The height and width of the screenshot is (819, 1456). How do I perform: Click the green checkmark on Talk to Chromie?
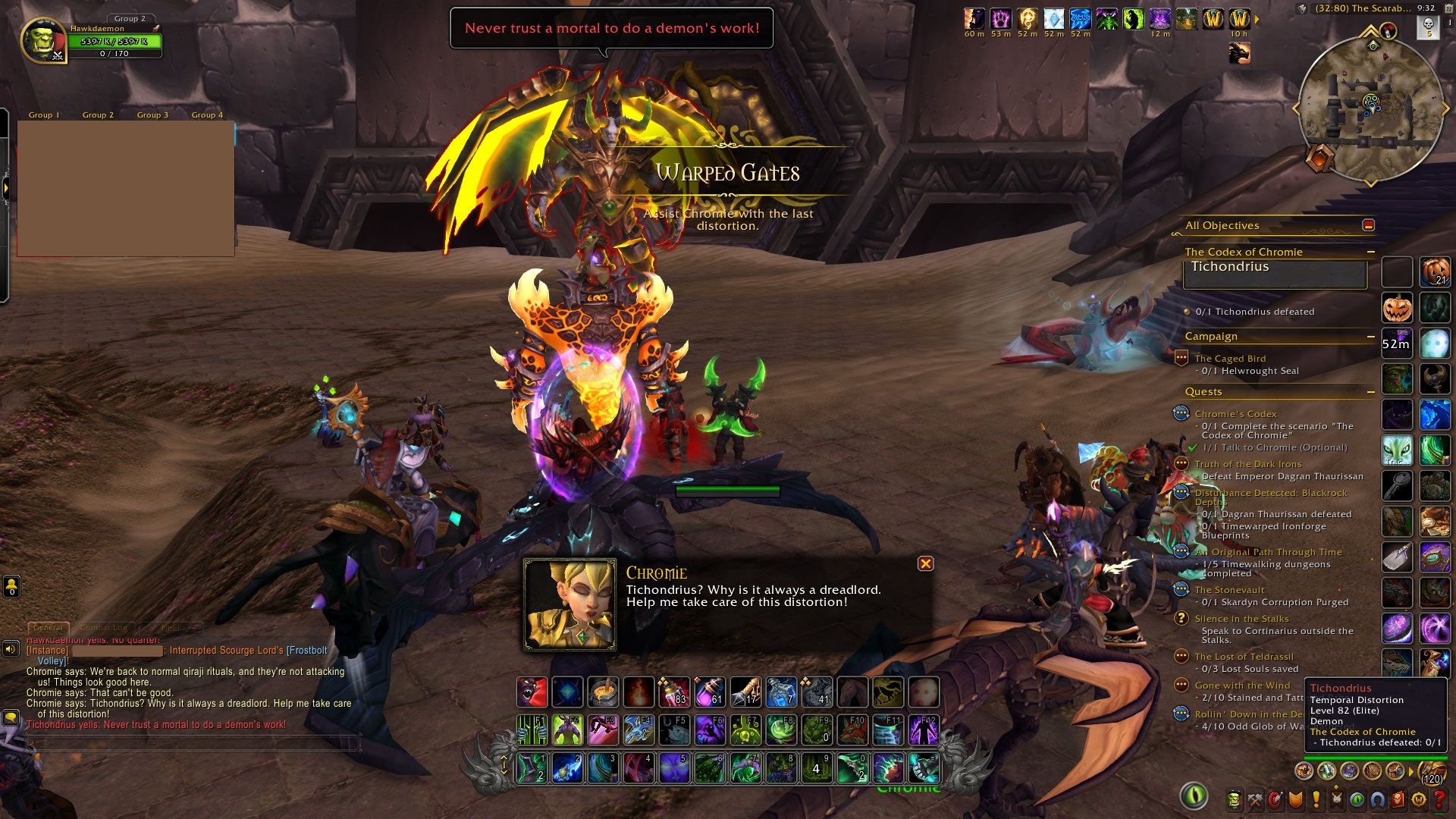click(1192, 447)
